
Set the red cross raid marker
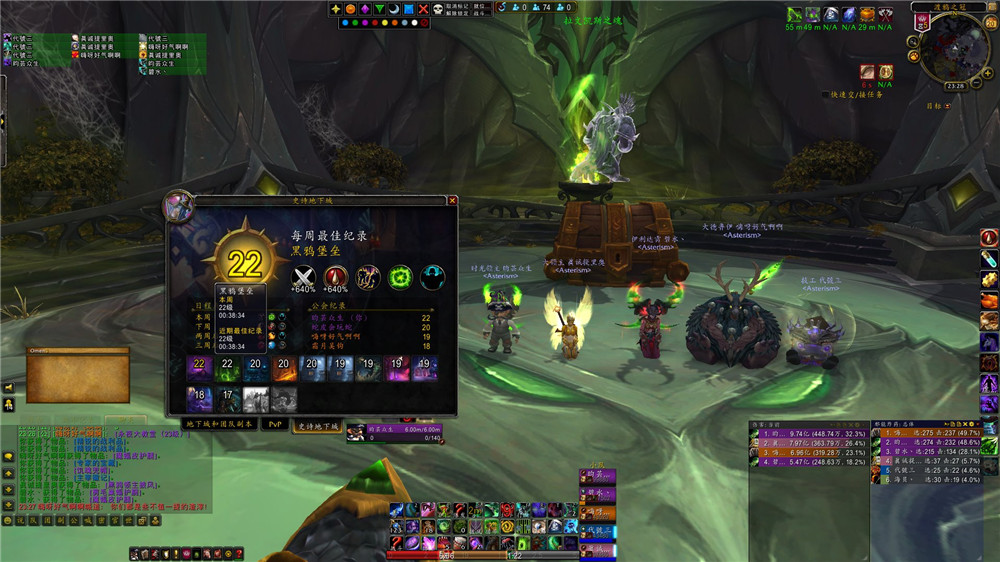(x=423, y=9)
